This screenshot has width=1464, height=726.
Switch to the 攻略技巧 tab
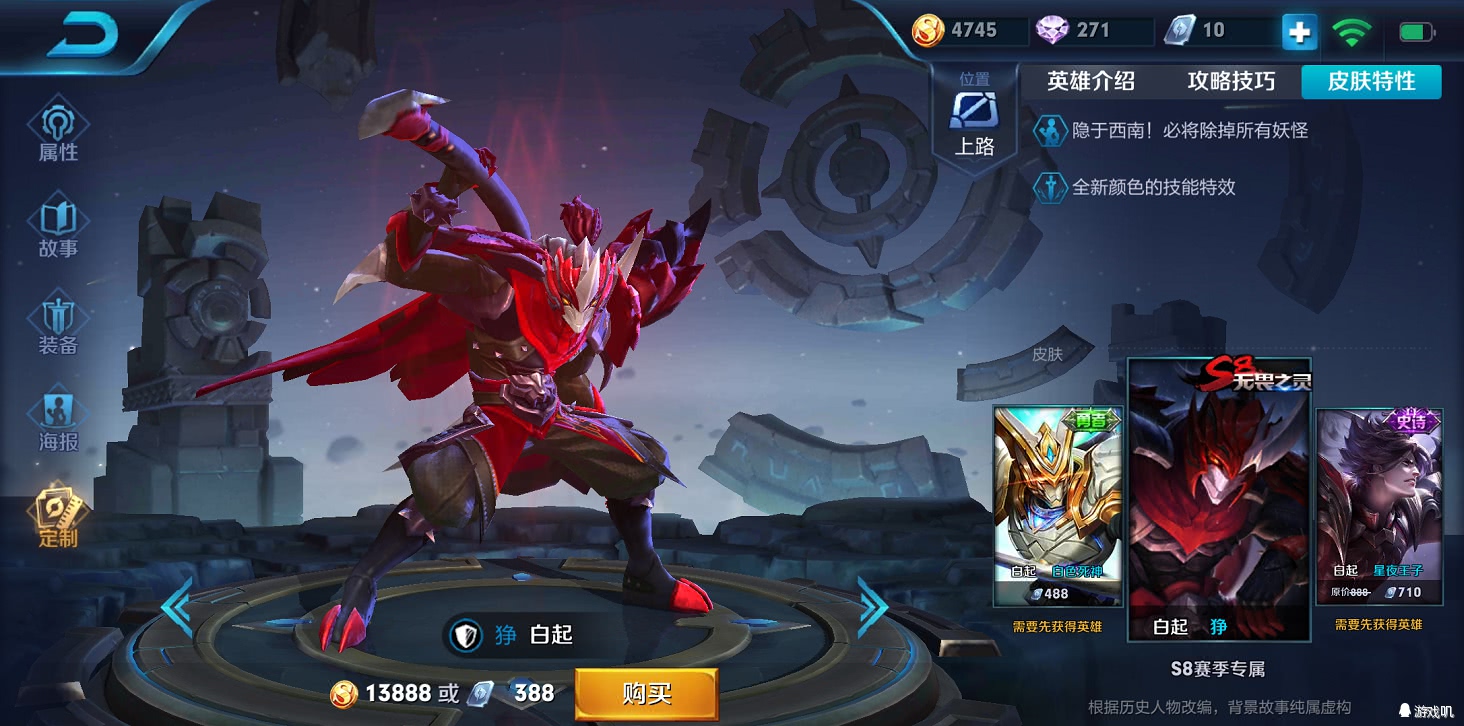(1231, 82)
